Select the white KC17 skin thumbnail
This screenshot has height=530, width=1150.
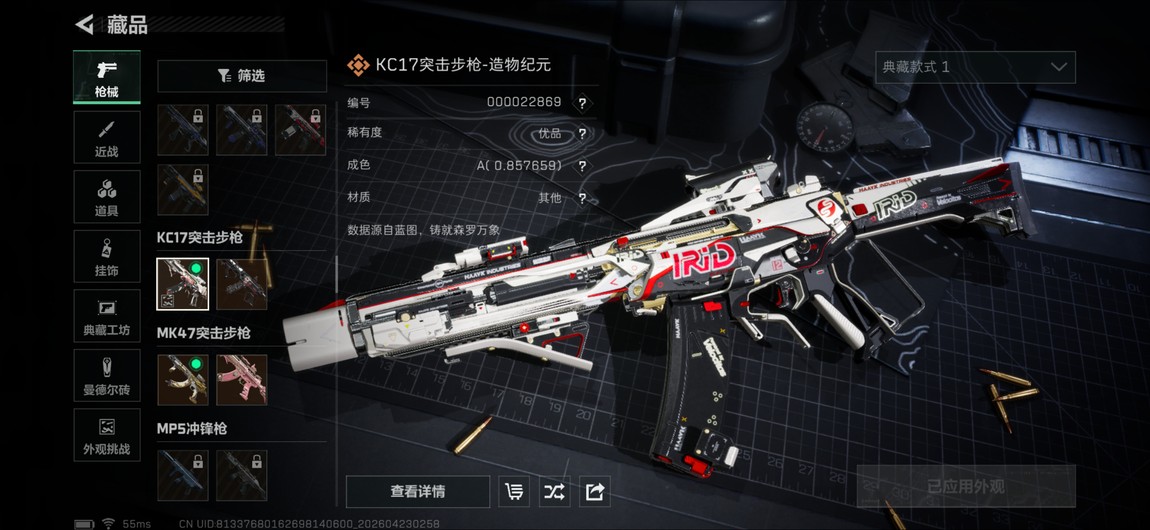[183, 284]
